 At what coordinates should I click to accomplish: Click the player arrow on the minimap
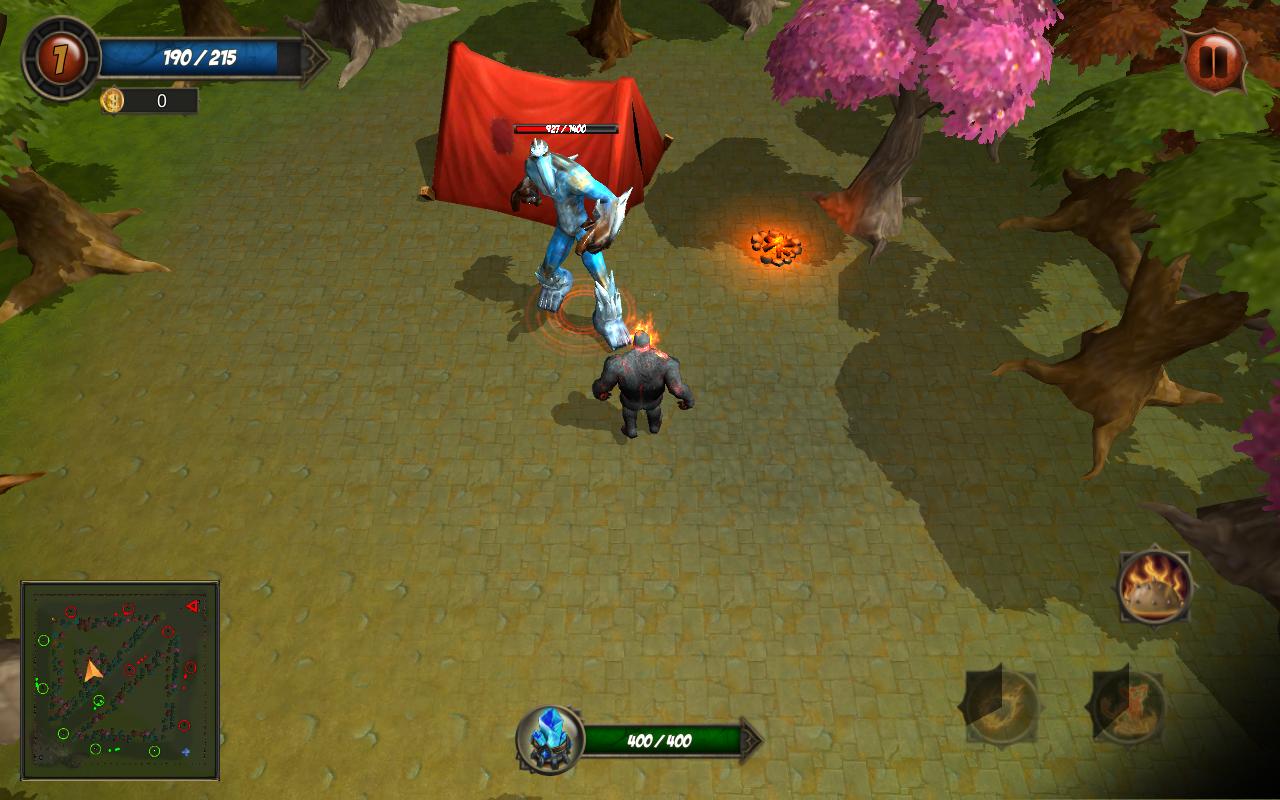click(x=93, y=670)
